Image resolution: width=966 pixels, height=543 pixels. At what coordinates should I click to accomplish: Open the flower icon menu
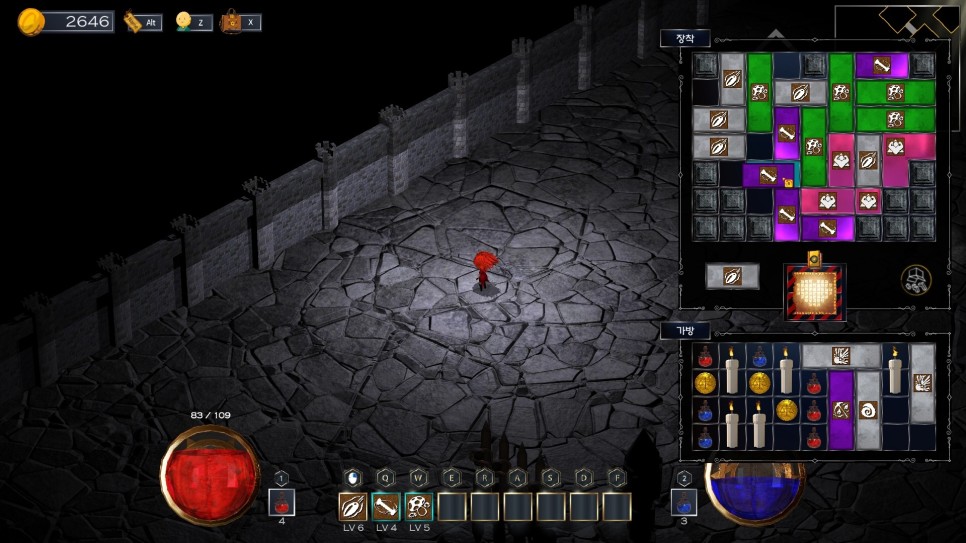(184, 21)
